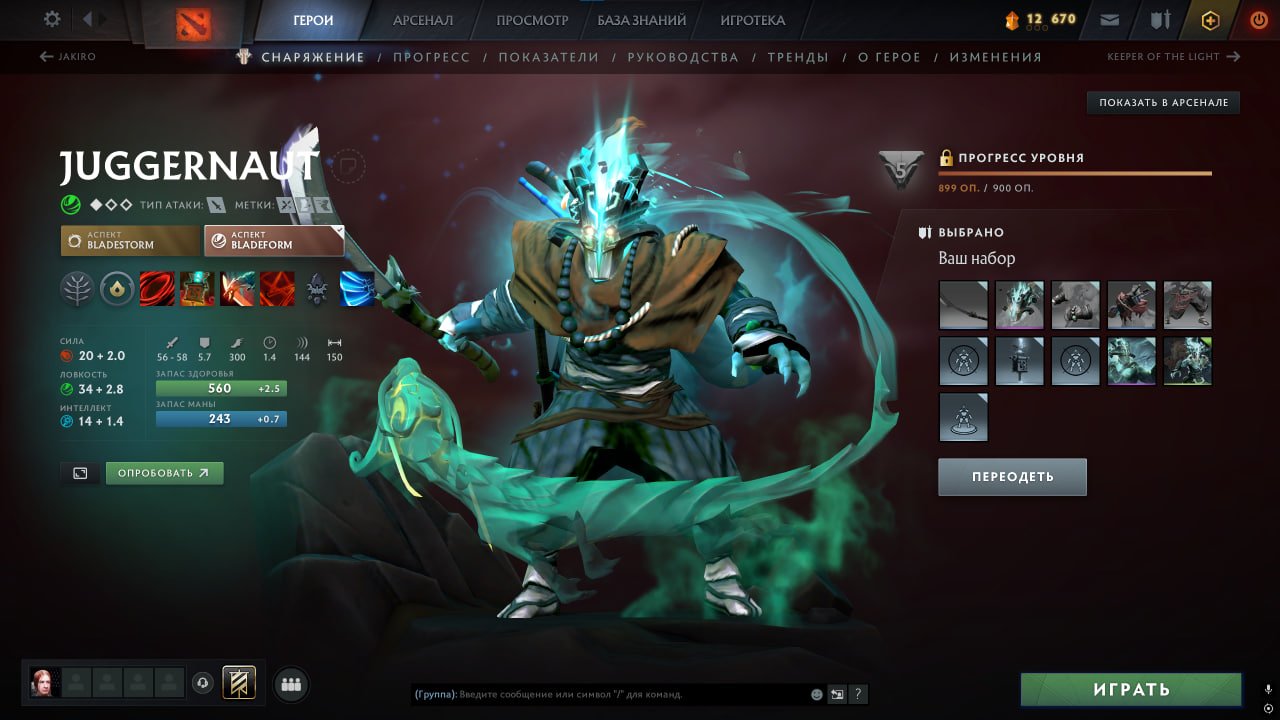Open the ТРЕНДЫ section
This screenshot has width=1280, height=720.
coord(797,57)
